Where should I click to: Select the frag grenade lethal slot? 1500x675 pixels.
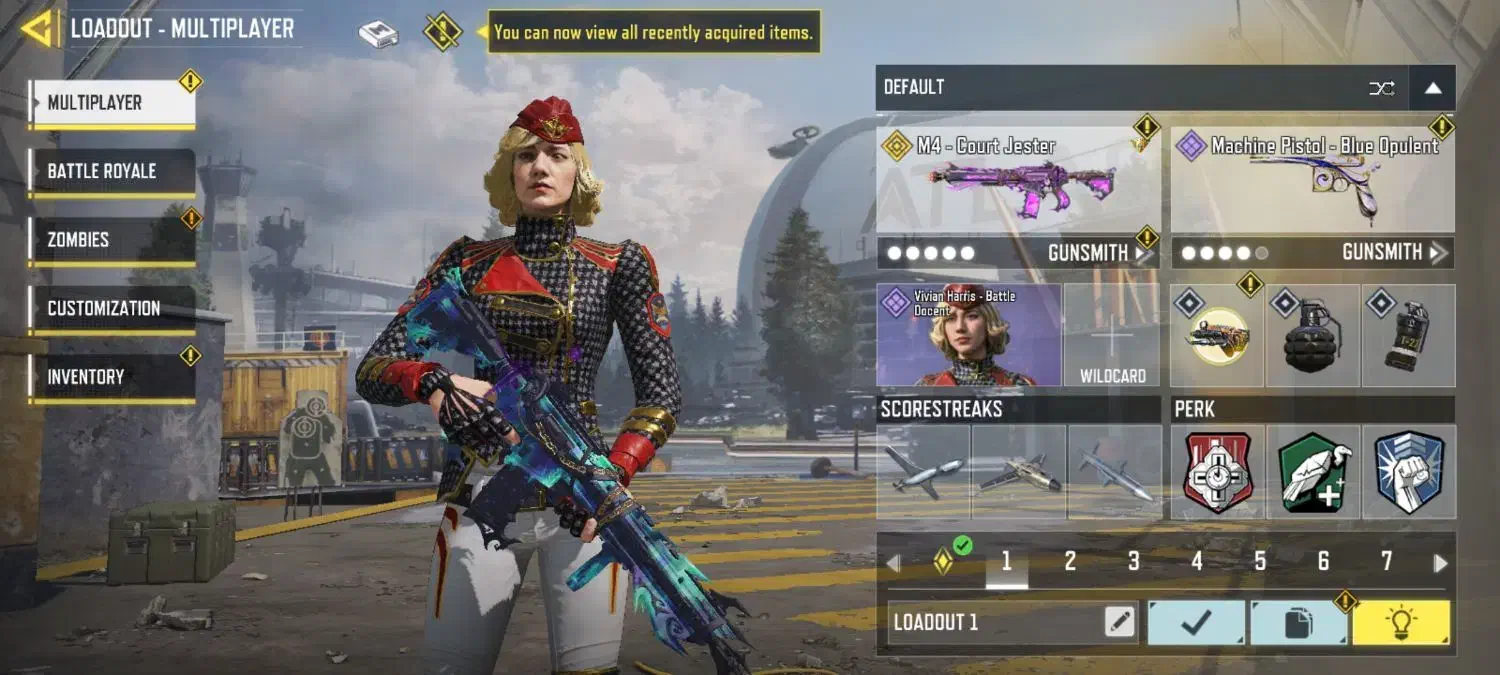click(x=1312, y=336)
